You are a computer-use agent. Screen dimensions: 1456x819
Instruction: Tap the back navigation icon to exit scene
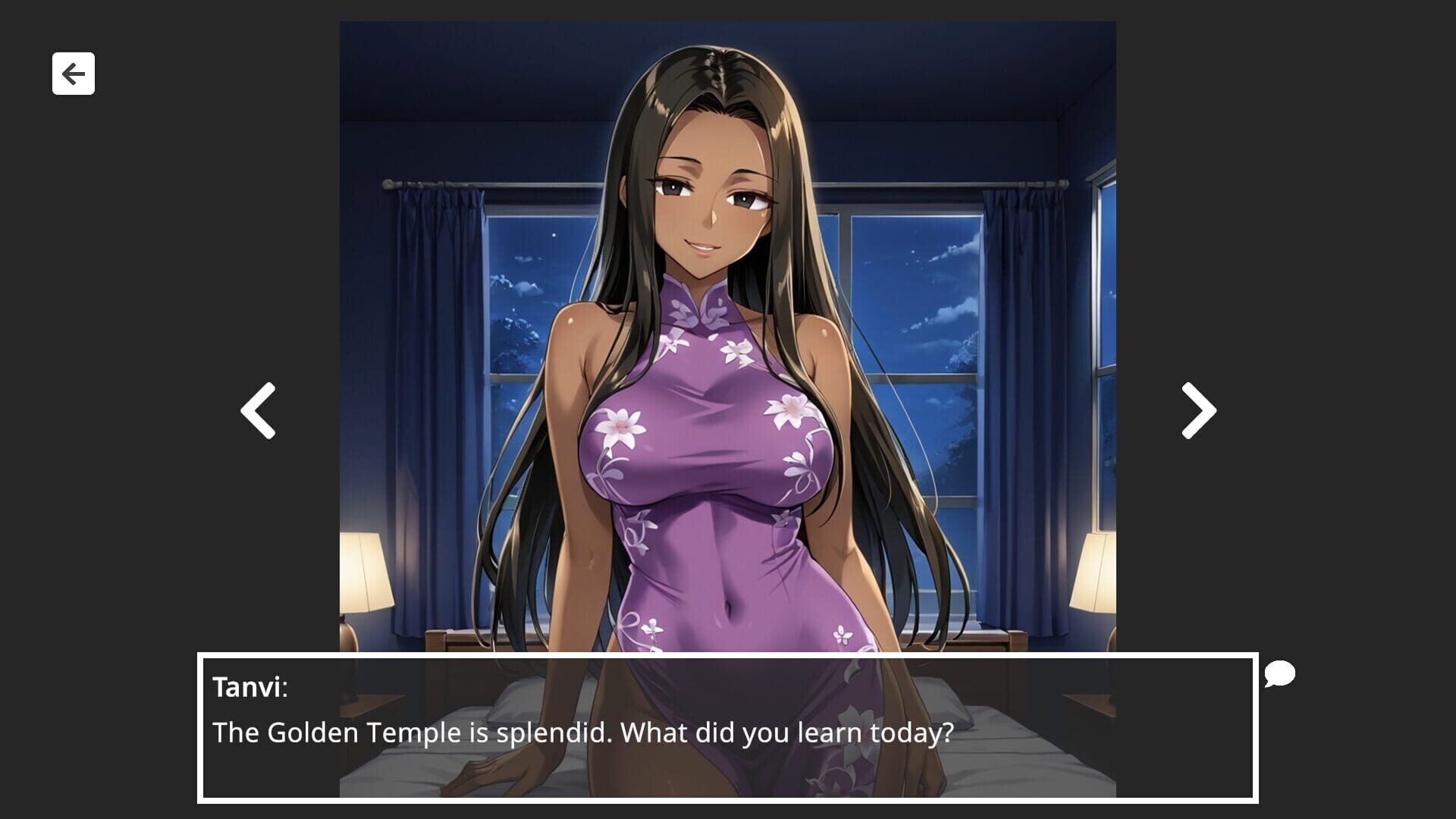pos(73,74)
